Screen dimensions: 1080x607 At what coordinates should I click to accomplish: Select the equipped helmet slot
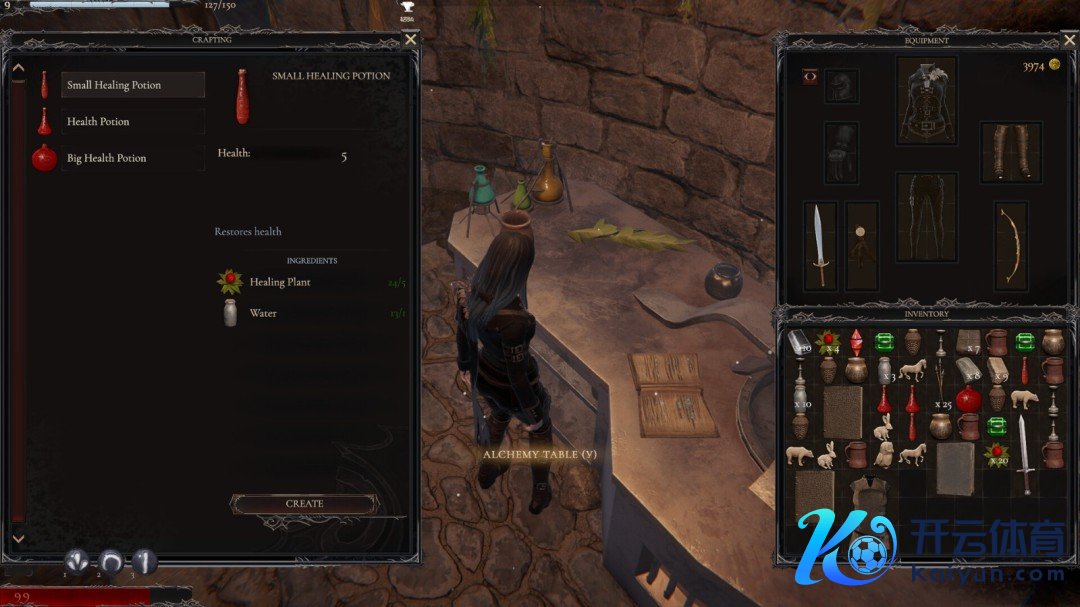point(841,86)
